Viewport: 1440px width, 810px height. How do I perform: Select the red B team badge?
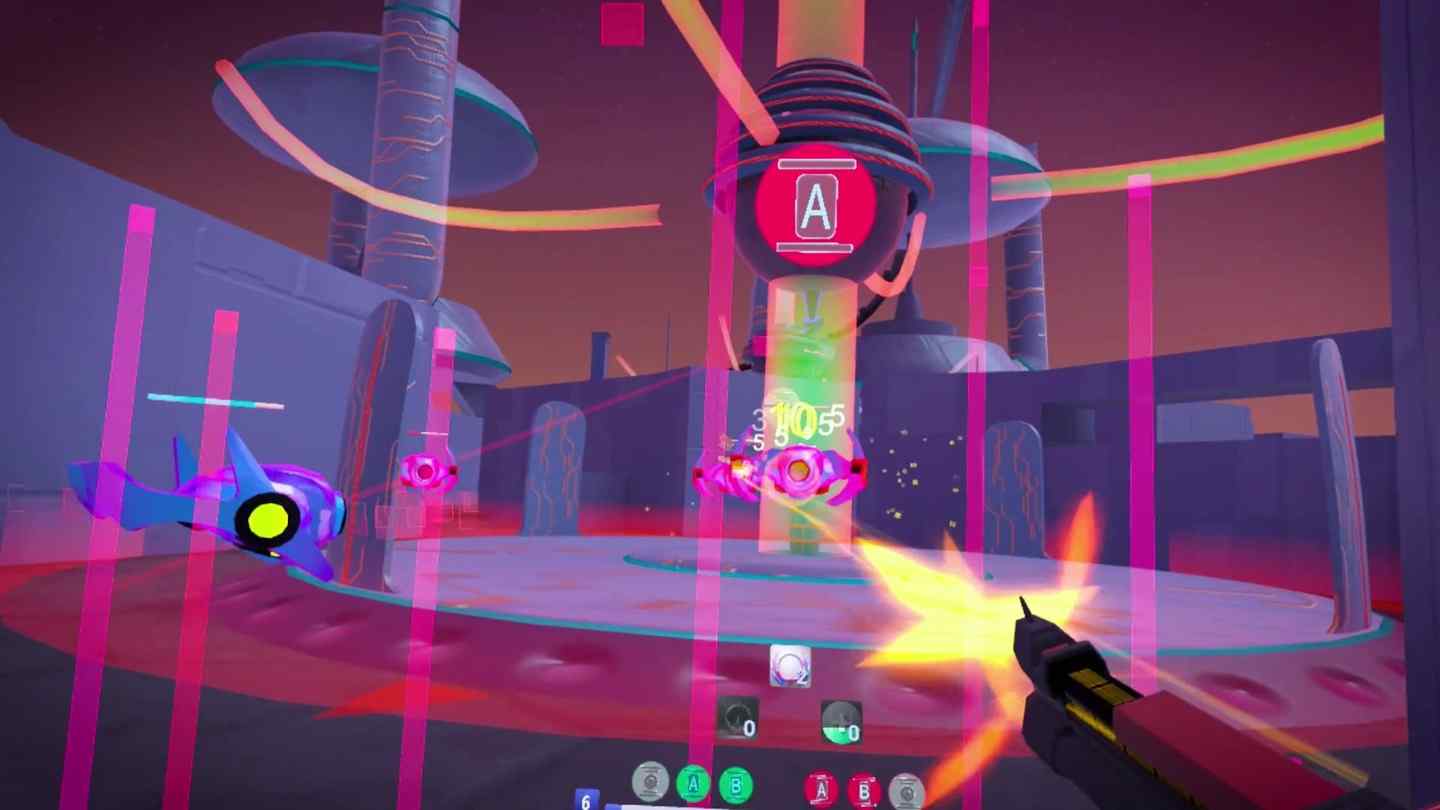(863, 791)
